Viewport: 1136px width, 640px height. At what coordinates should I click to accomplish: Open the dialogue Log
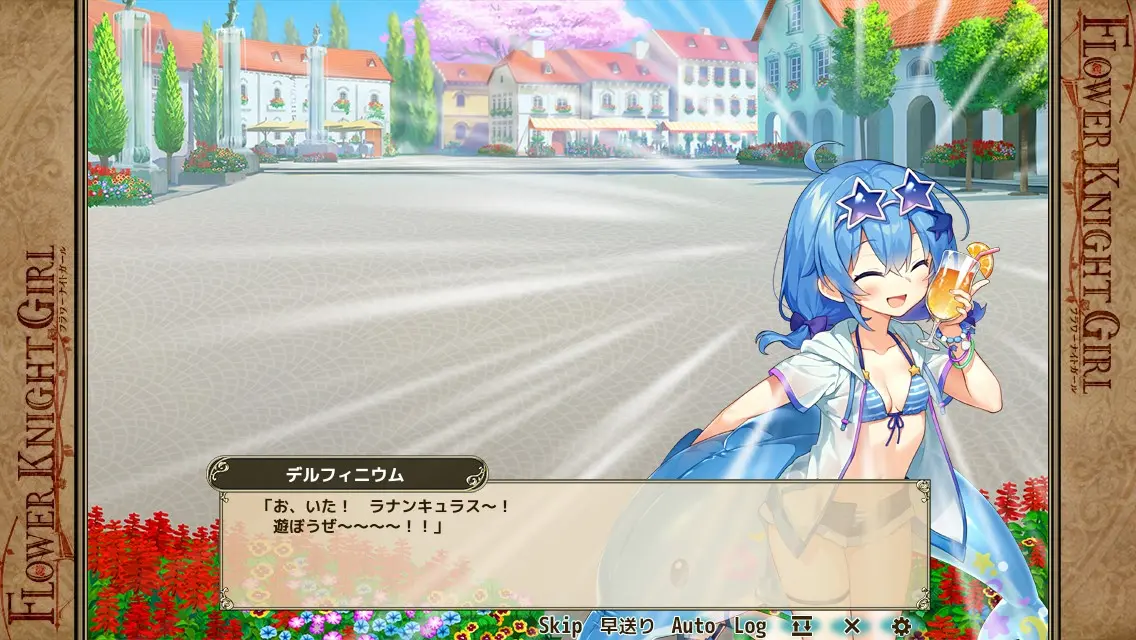tap(749, 626)
